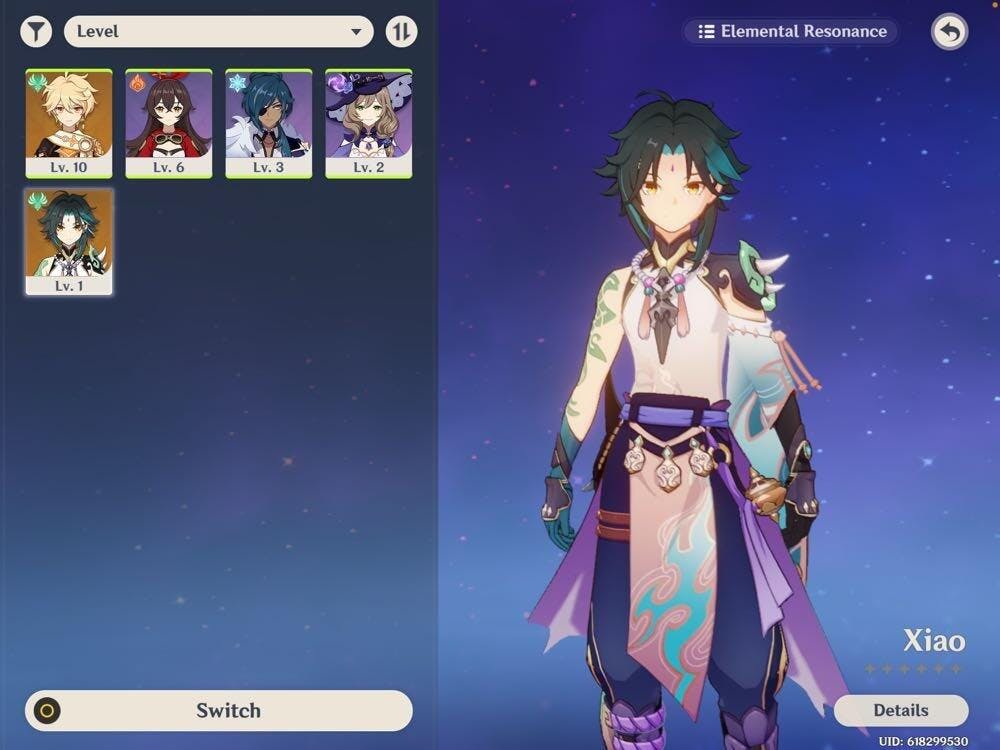
Task: Confirm with the Switch button
Action: (x=219, y=711)
